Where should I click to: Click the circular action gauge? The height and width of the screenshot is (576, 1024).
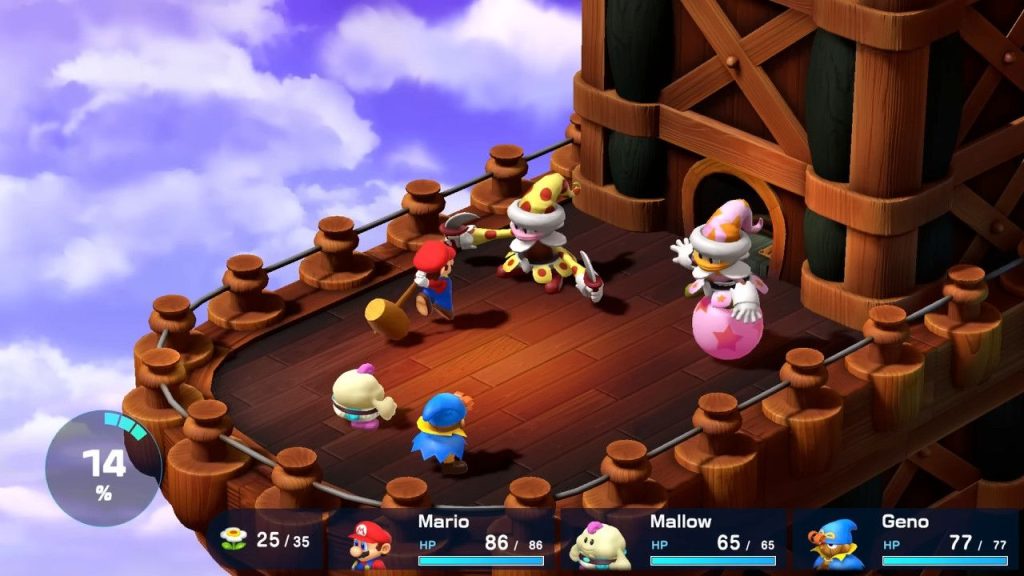coord(103,468)
